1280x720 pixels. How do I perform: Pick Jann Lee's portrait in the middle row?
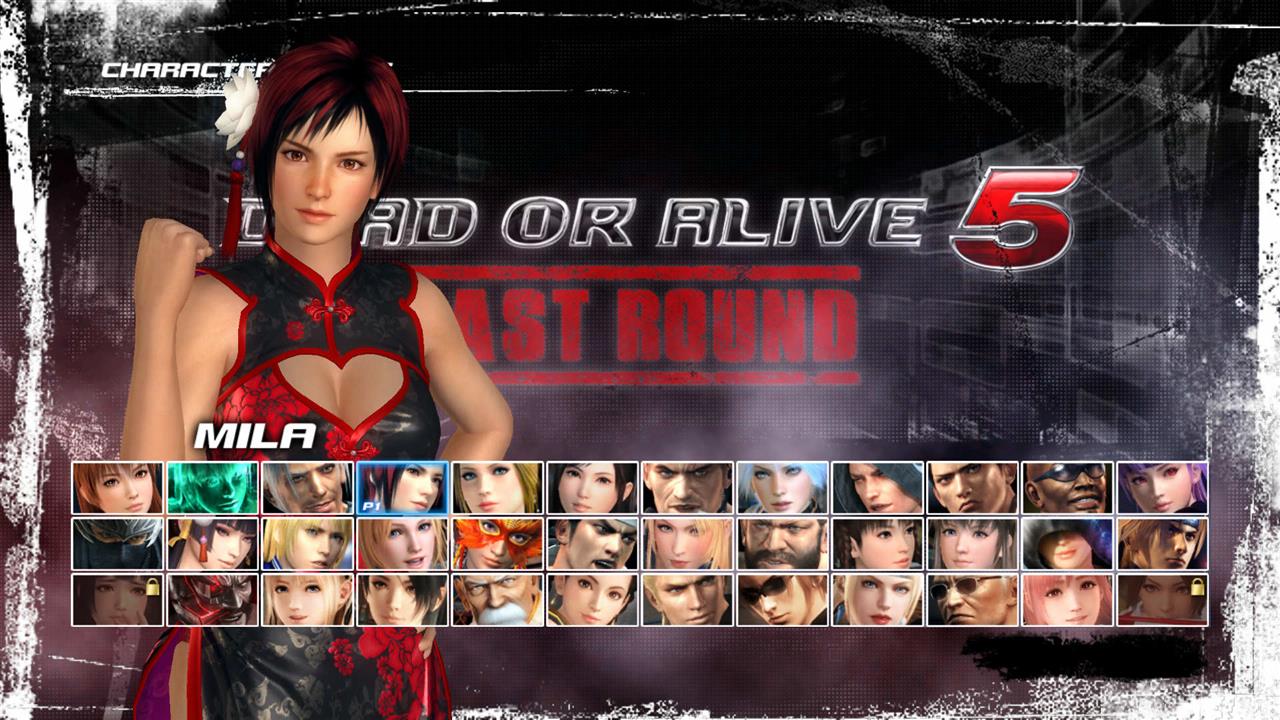592,545
